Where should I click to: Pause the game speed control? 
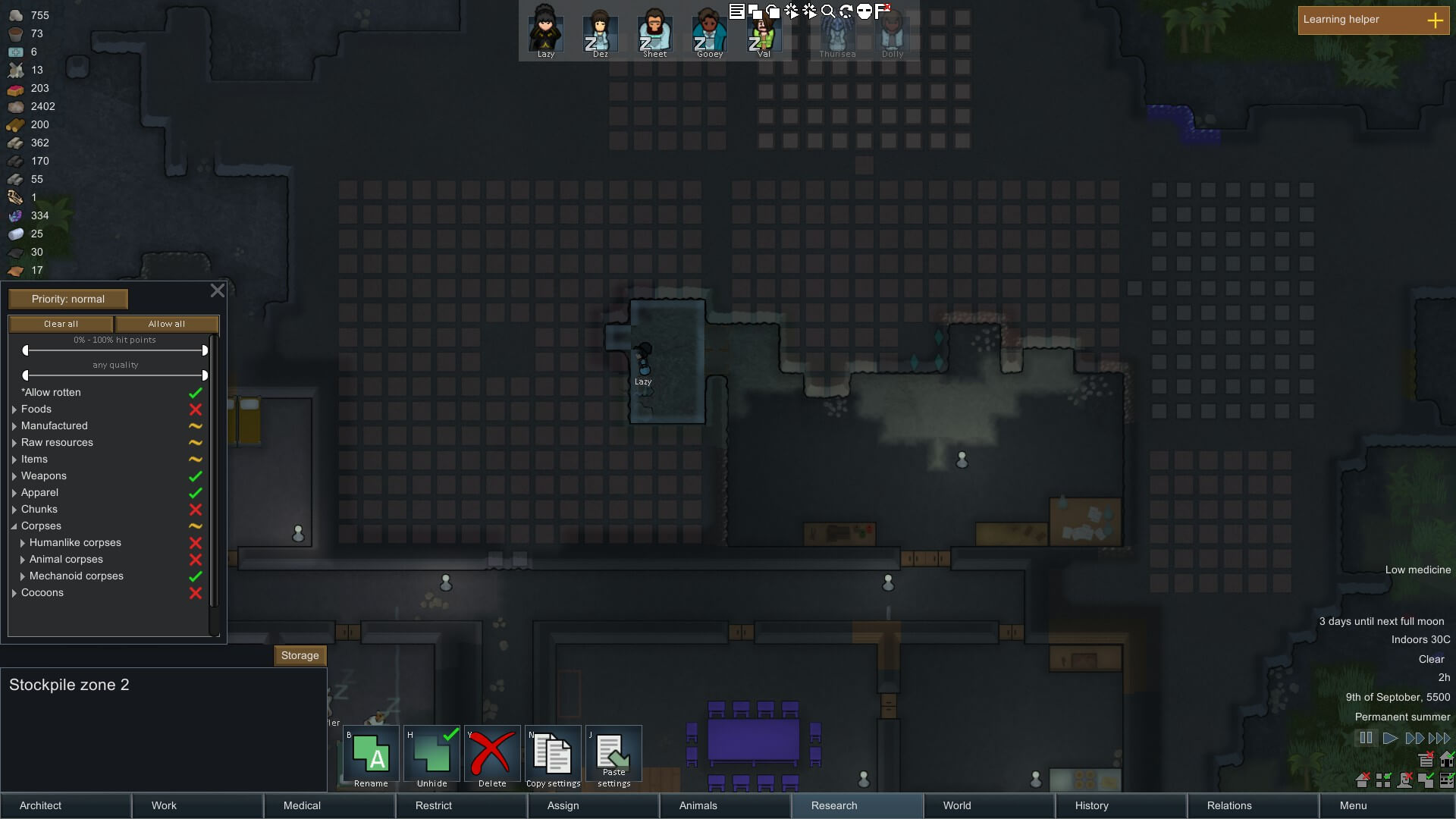point(1365,738)
